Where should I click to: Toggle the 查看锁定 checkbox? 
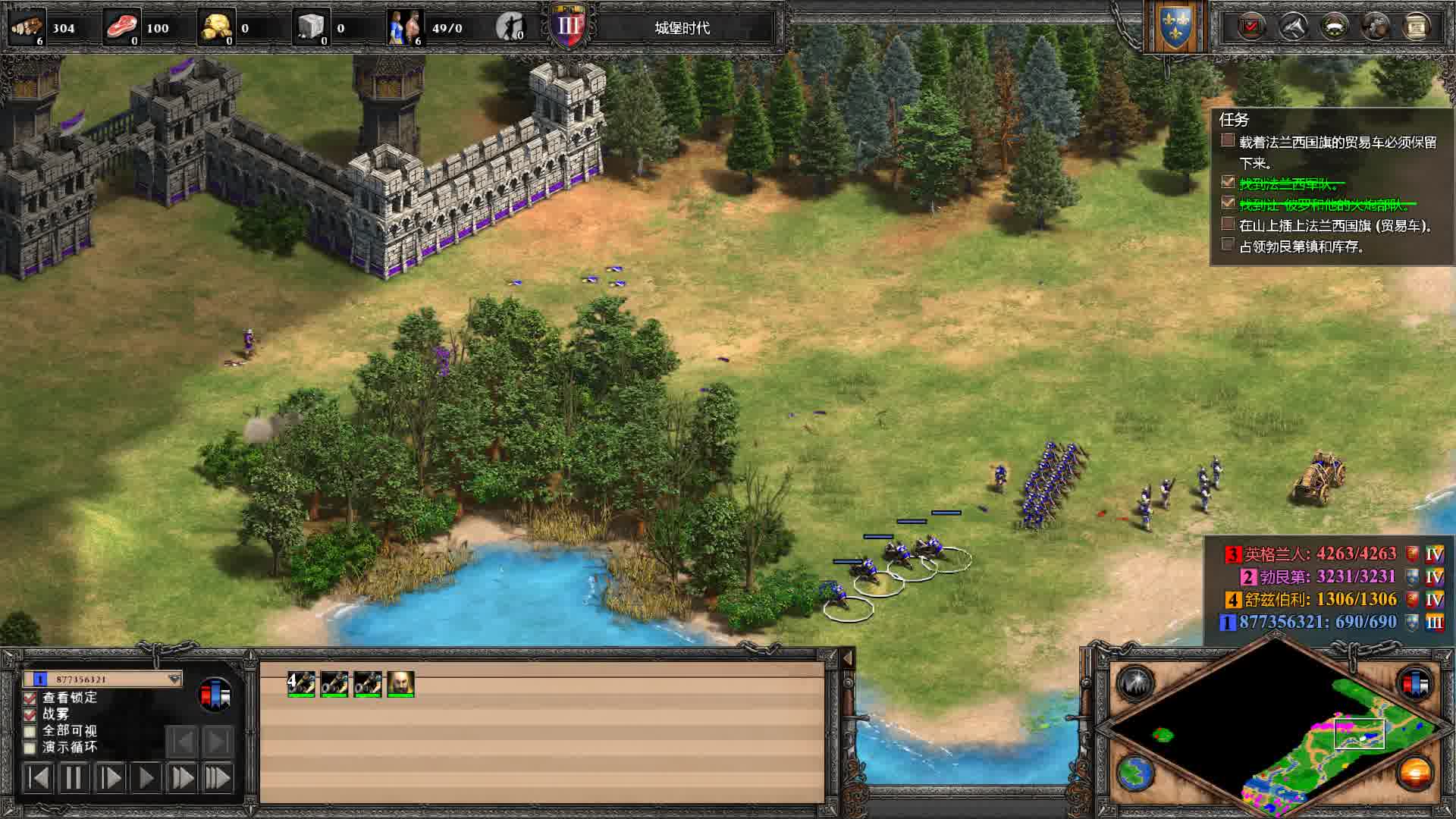click(x=30, y=698)
